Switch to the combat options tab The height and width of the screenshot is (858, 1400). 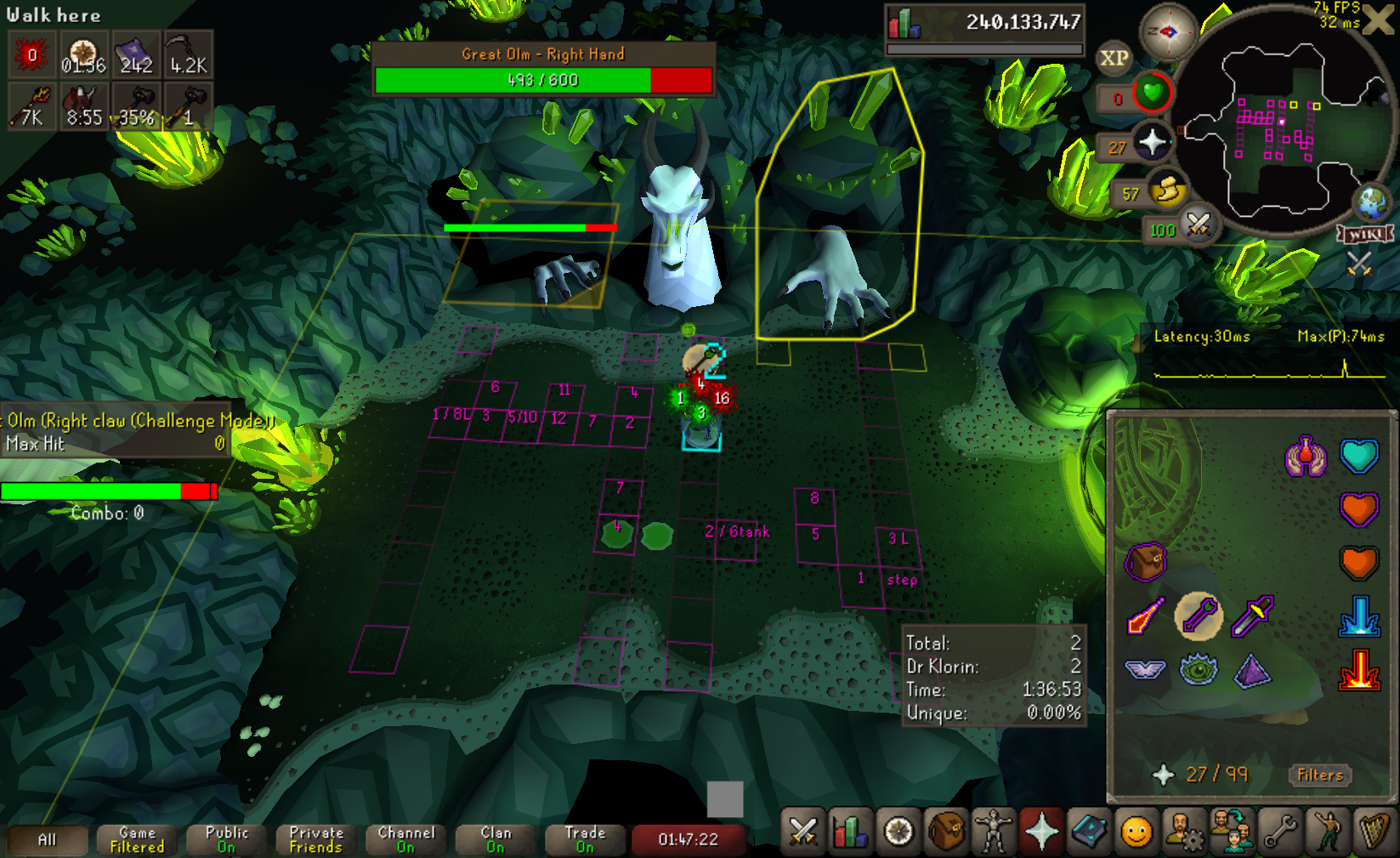[x=802, y=831]
